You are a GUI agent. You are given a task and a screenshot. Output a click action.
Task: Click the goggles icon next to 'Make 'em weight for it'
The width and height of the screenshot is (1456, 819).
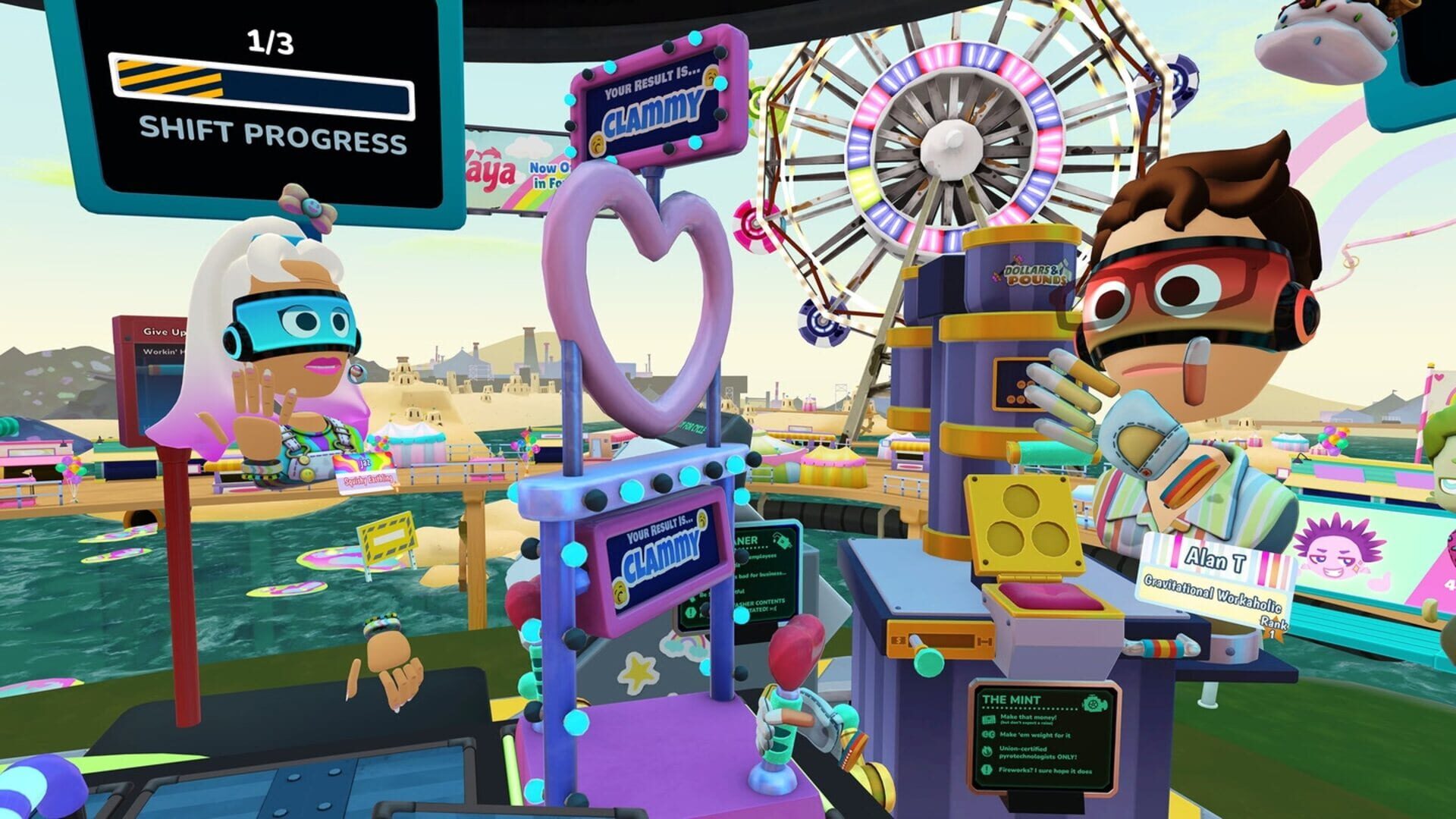point(987,734)
